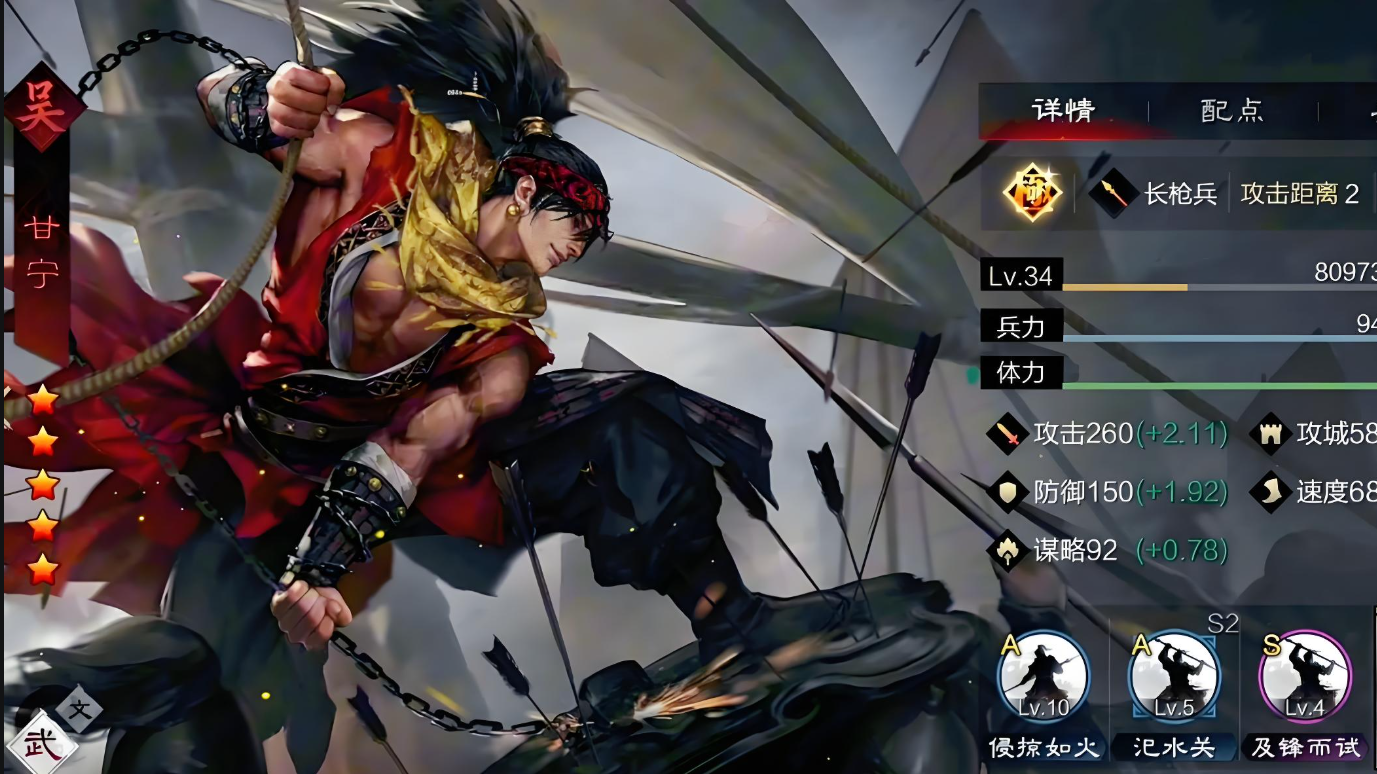Switch to the 武 martial diamond toggle
This screenshot has width=1377, height=774.
(x=43, y=742)
